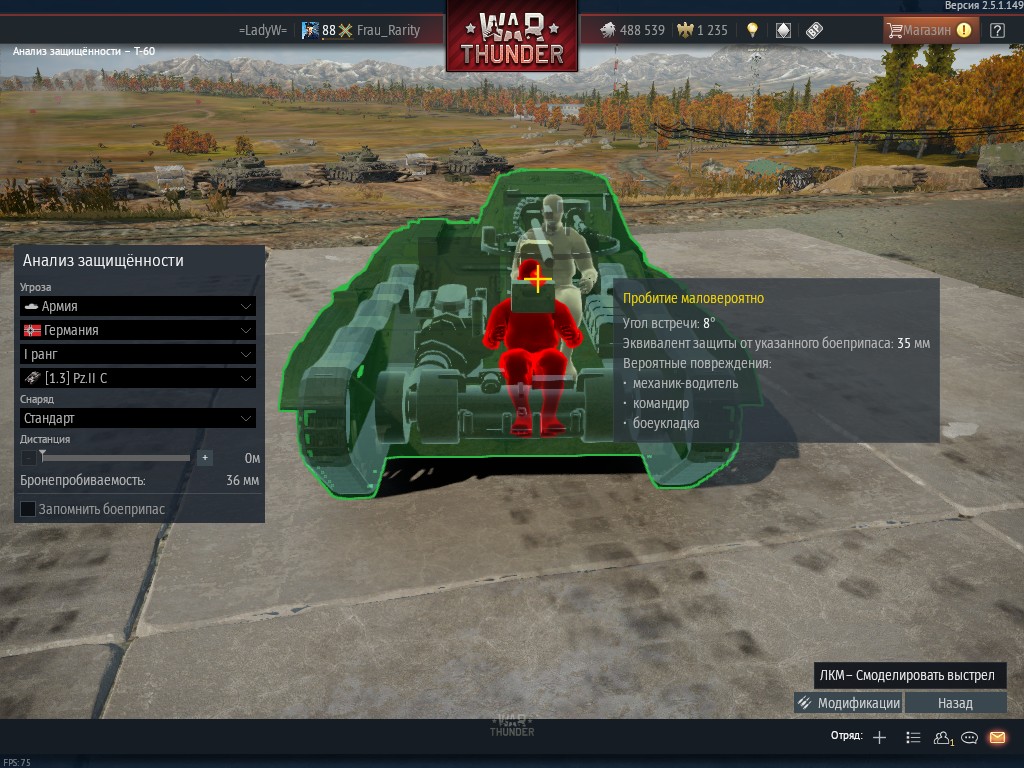This screenshot has height=768, width=1024.
Task: Go back with the Назад button
Action: click(x=955, y=703)
